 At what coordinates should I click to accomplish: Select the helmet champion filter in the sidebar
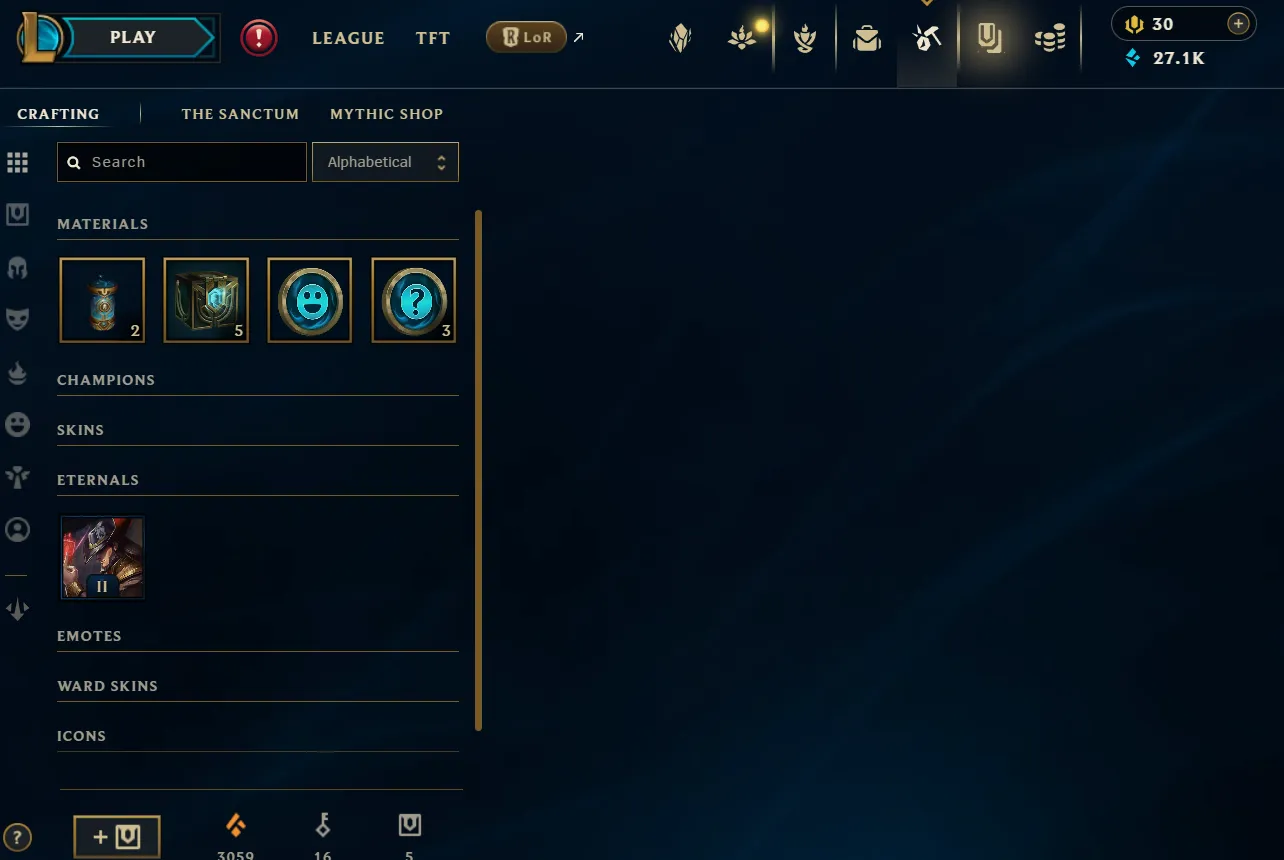[x=17, y=267]
